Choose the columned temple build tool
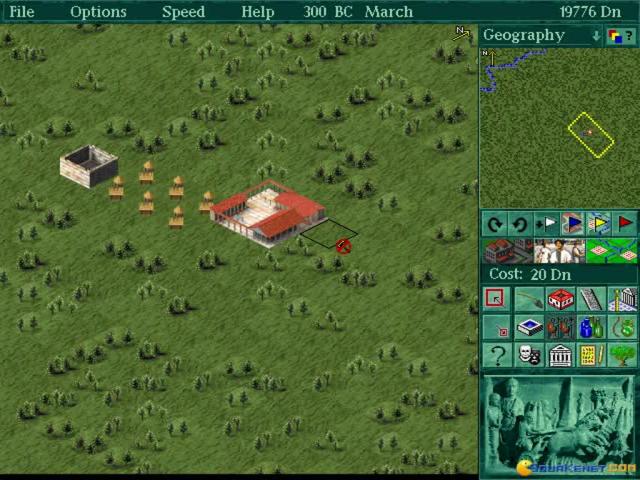 (560, 355)
